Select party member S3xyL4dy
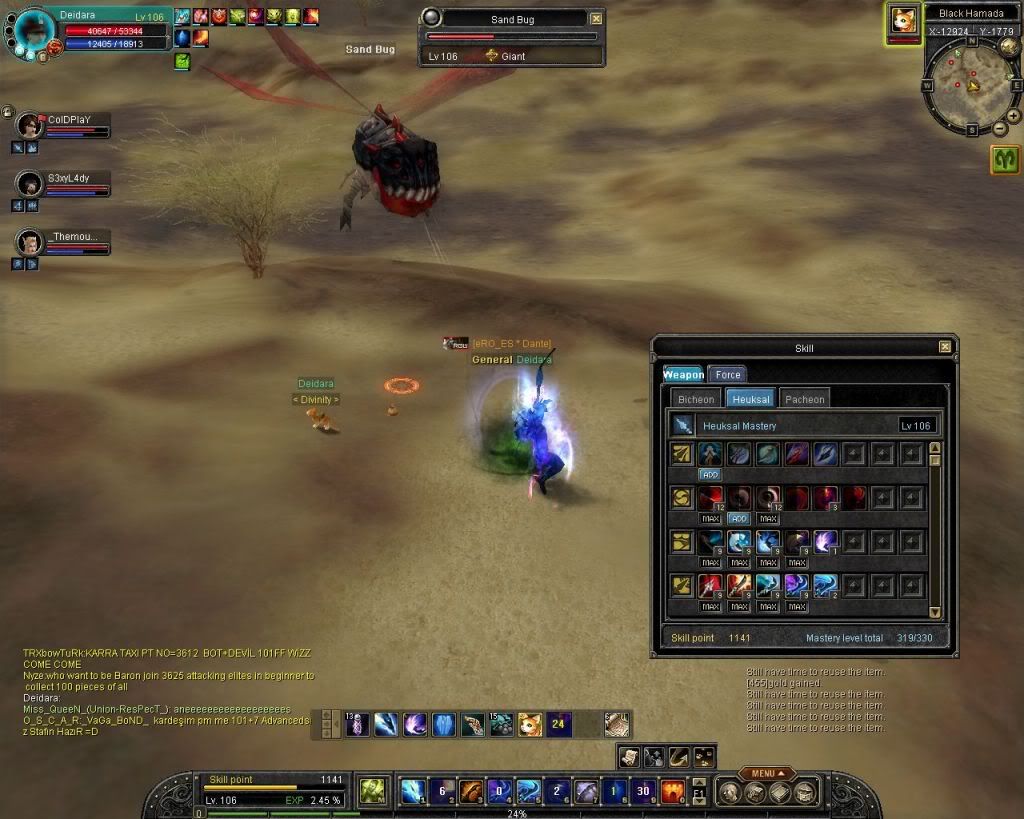Image resolution: width=1024 pixels, height=819 pixels. pyautogui.click(x=31, y=184)
